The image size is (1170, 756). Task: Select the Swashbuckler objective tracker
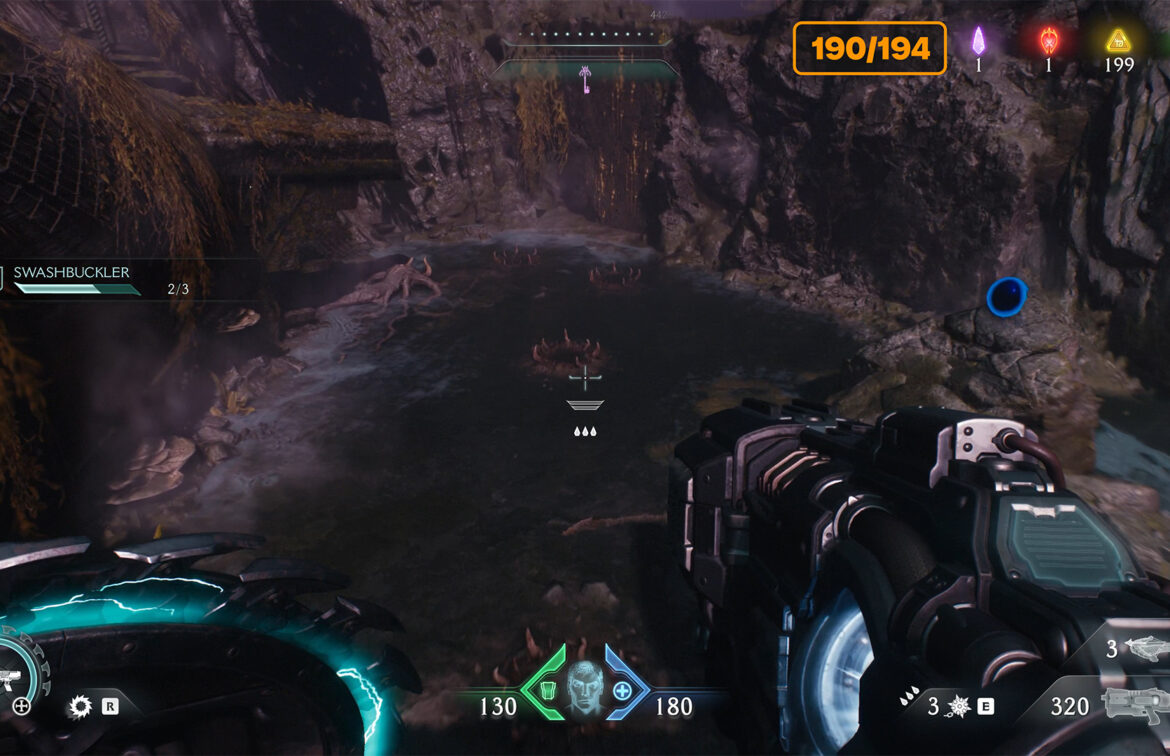(x=72, y=272)
